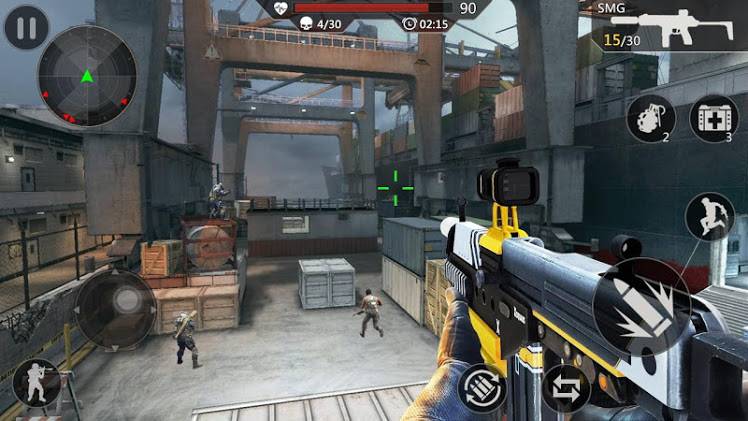Pause the game with the pause button

pos(27,27)
